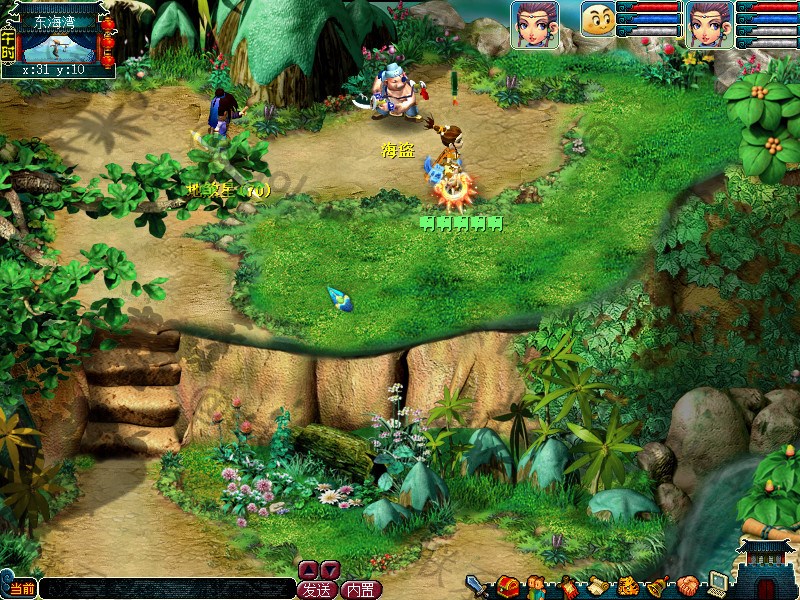Click into the chat input box

click(165, 589)
